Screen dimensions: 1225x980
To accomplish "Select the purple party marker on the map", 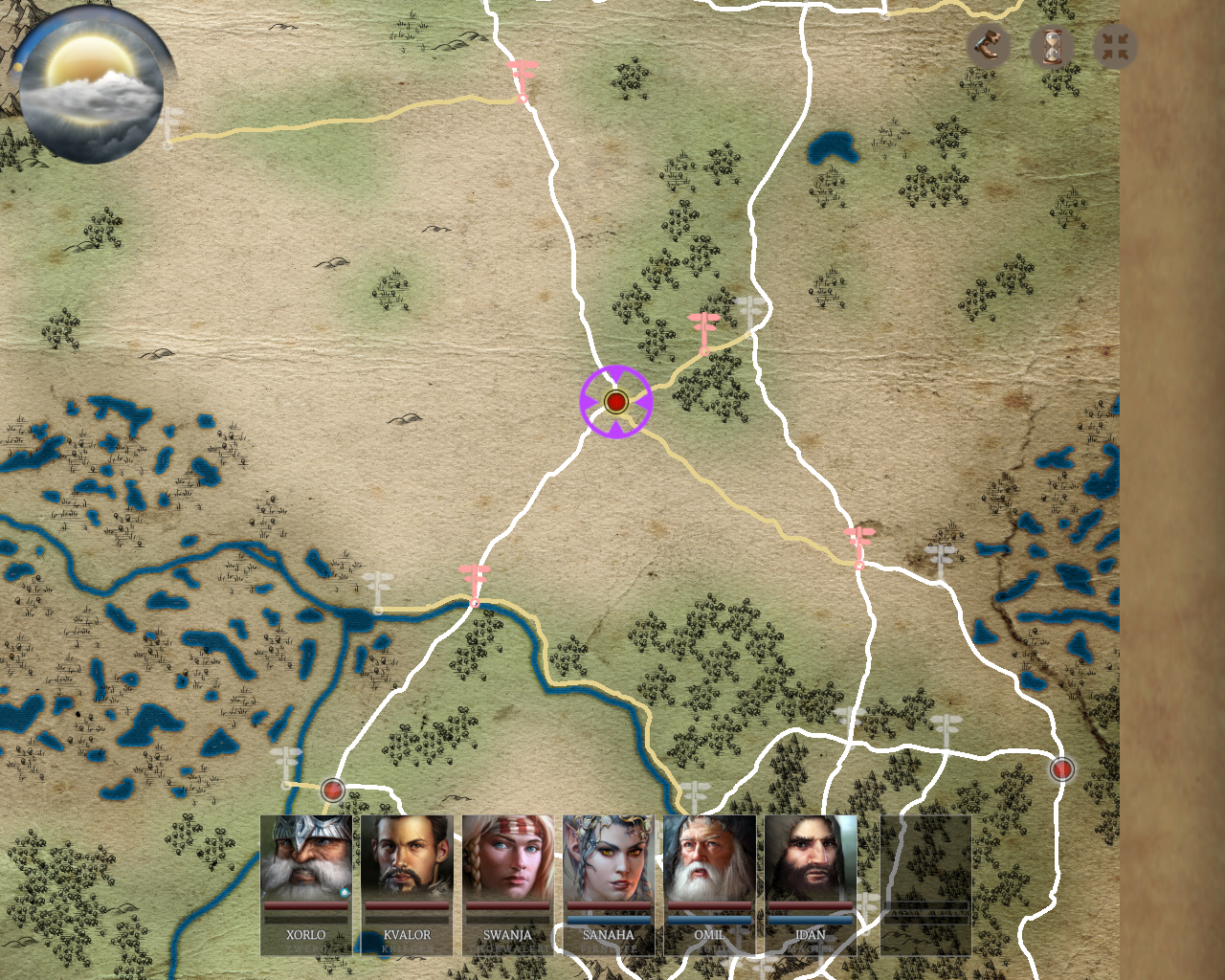I will [x=615, y=401].
